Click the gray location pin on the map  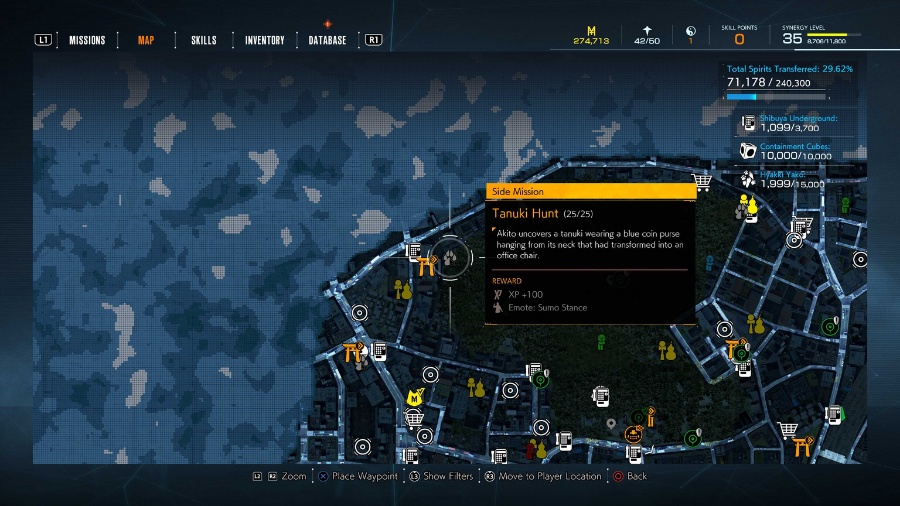click(611, 423)
